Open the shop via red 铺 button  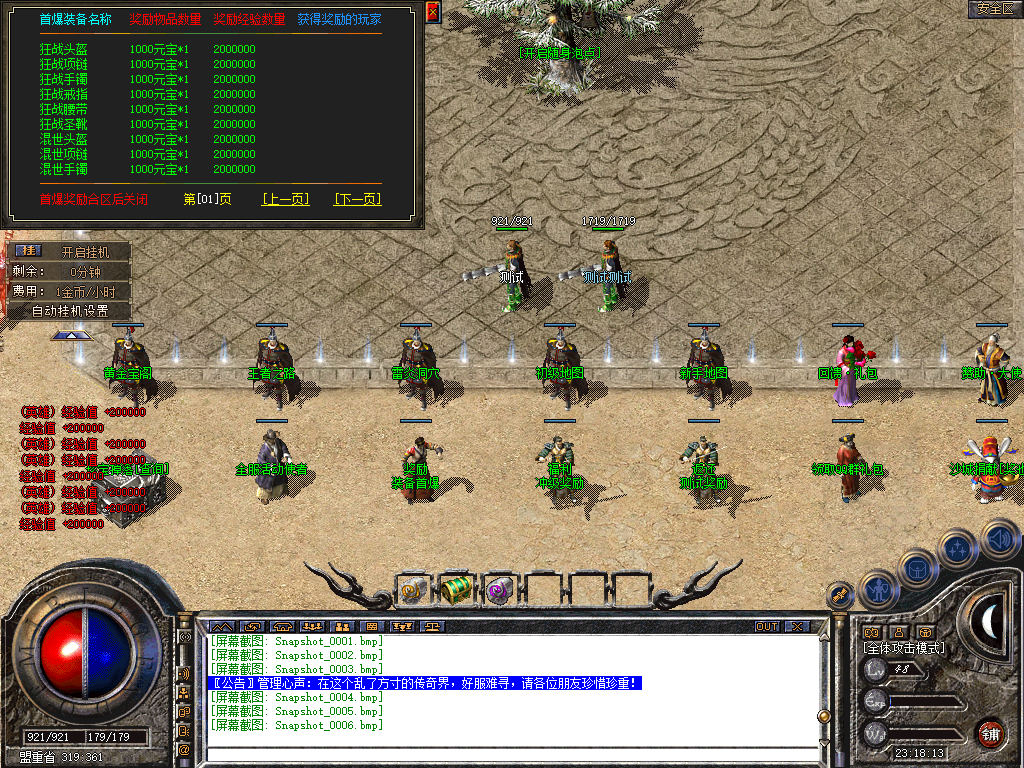coord(989,733)
